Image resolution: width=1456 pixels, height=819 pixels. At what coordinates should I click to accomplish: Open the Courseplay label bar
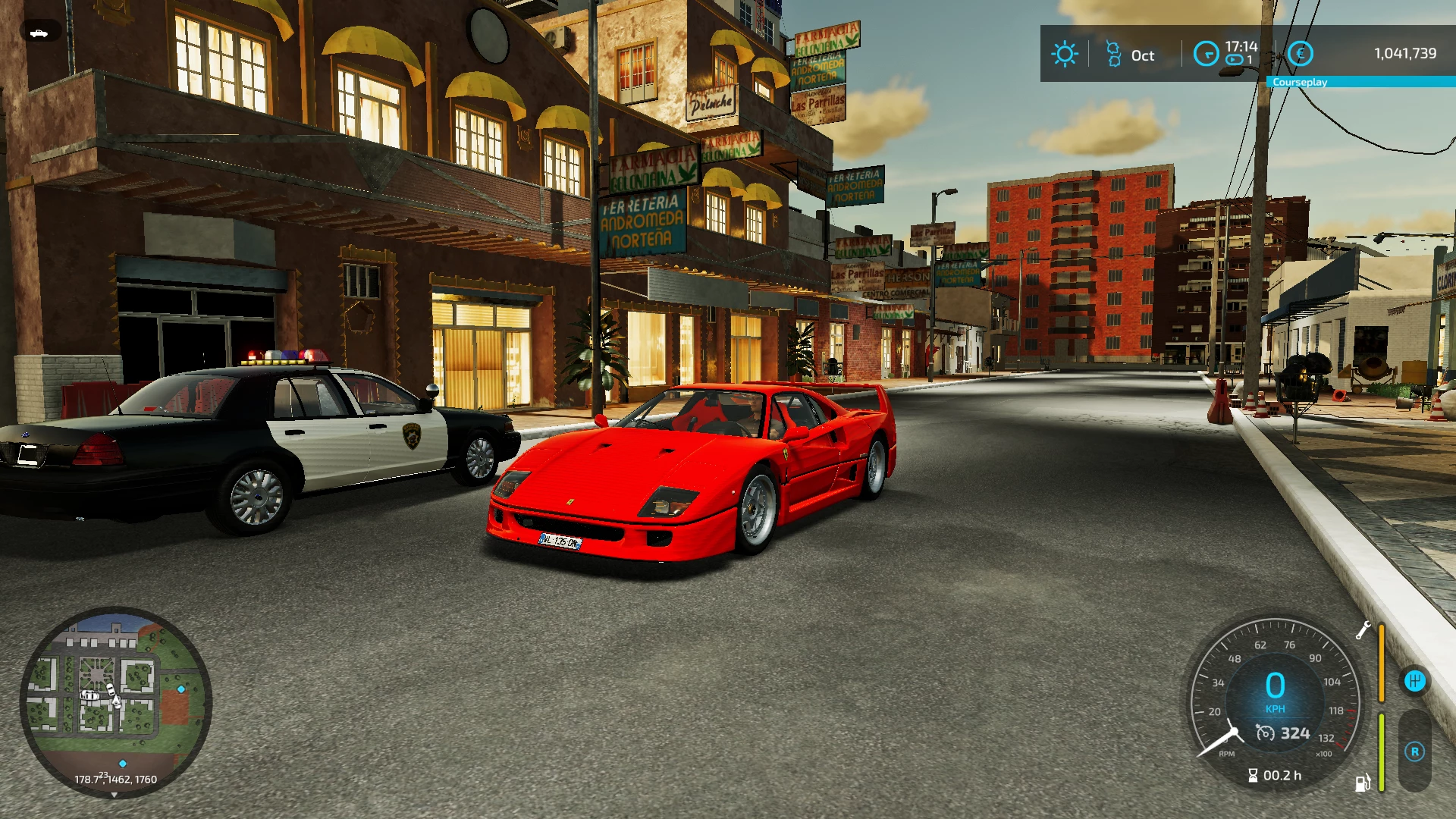pos(1360,82)
